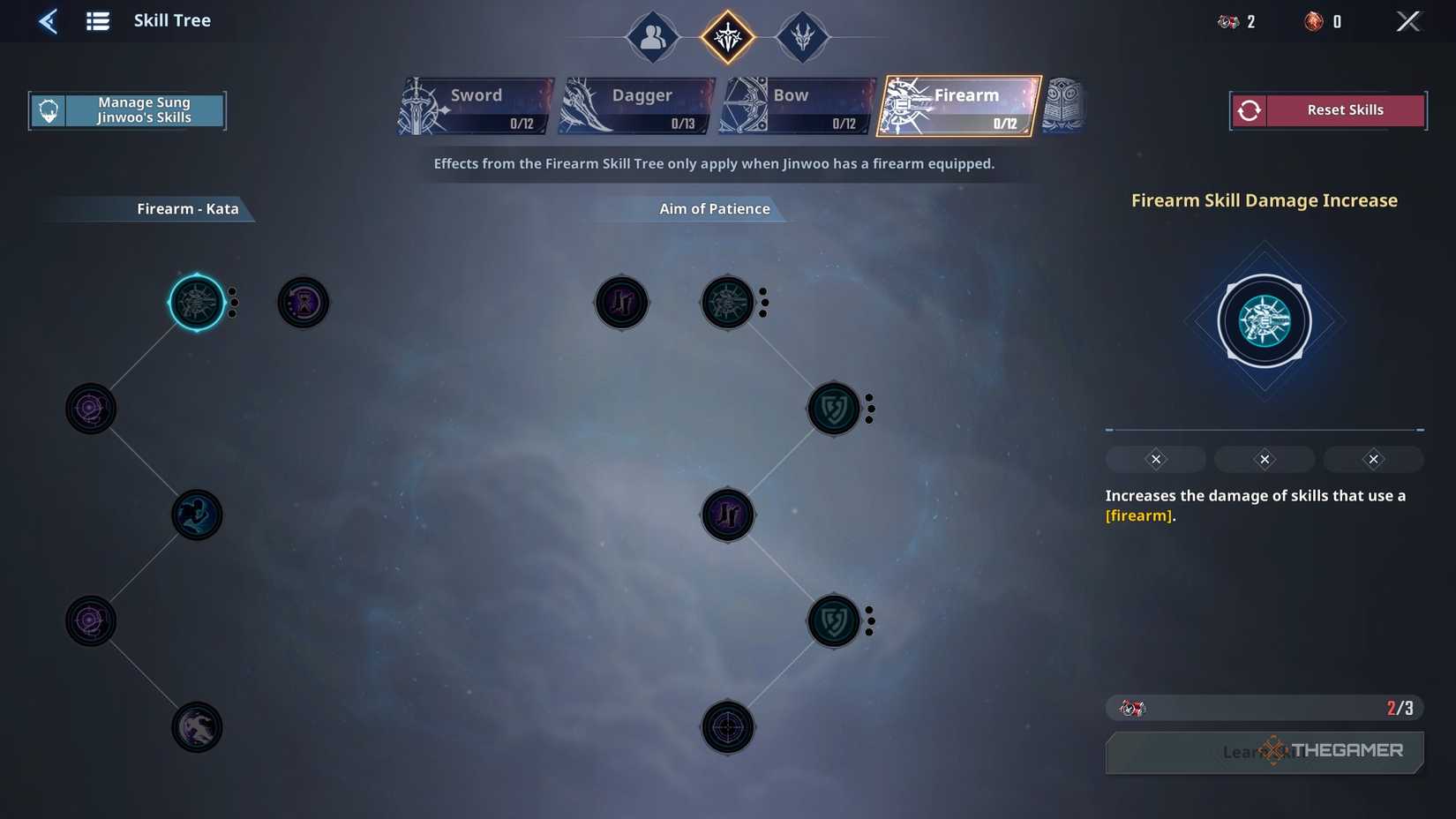Image resolution: width=1456 pixels, height=819 pixels.
Task: Open the character skill category at top center
Action: click(x=652, y=37)
